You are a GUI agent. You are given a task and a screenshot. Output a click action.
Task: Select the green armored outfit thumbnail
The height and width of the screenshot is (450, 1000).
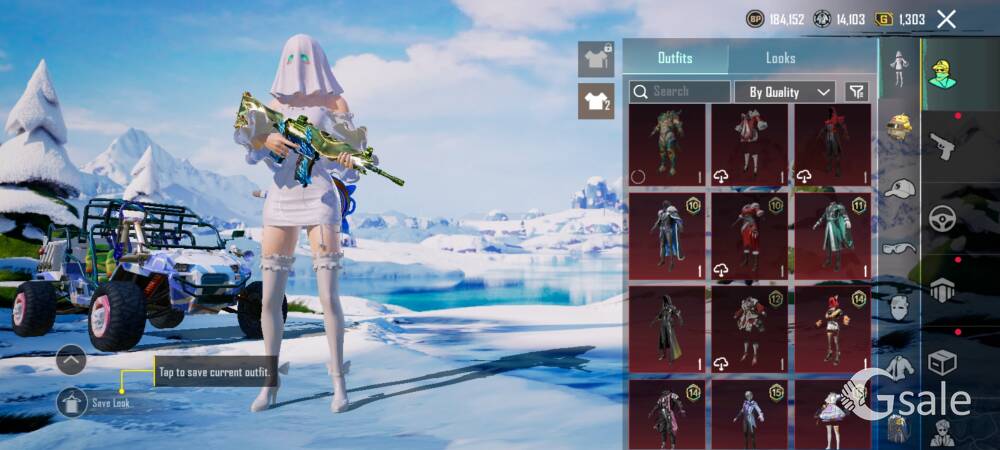tap(666, 144)
